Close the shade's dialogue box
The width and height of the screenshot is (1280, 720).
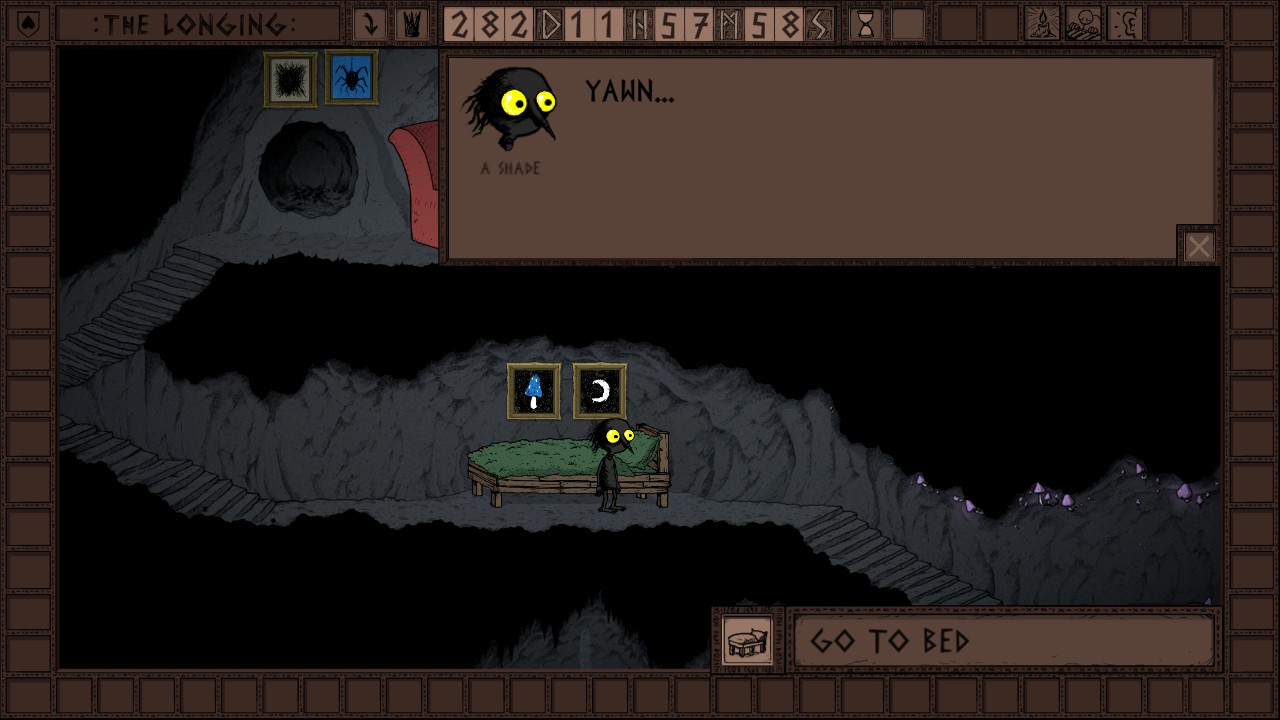pos(1198,246)
